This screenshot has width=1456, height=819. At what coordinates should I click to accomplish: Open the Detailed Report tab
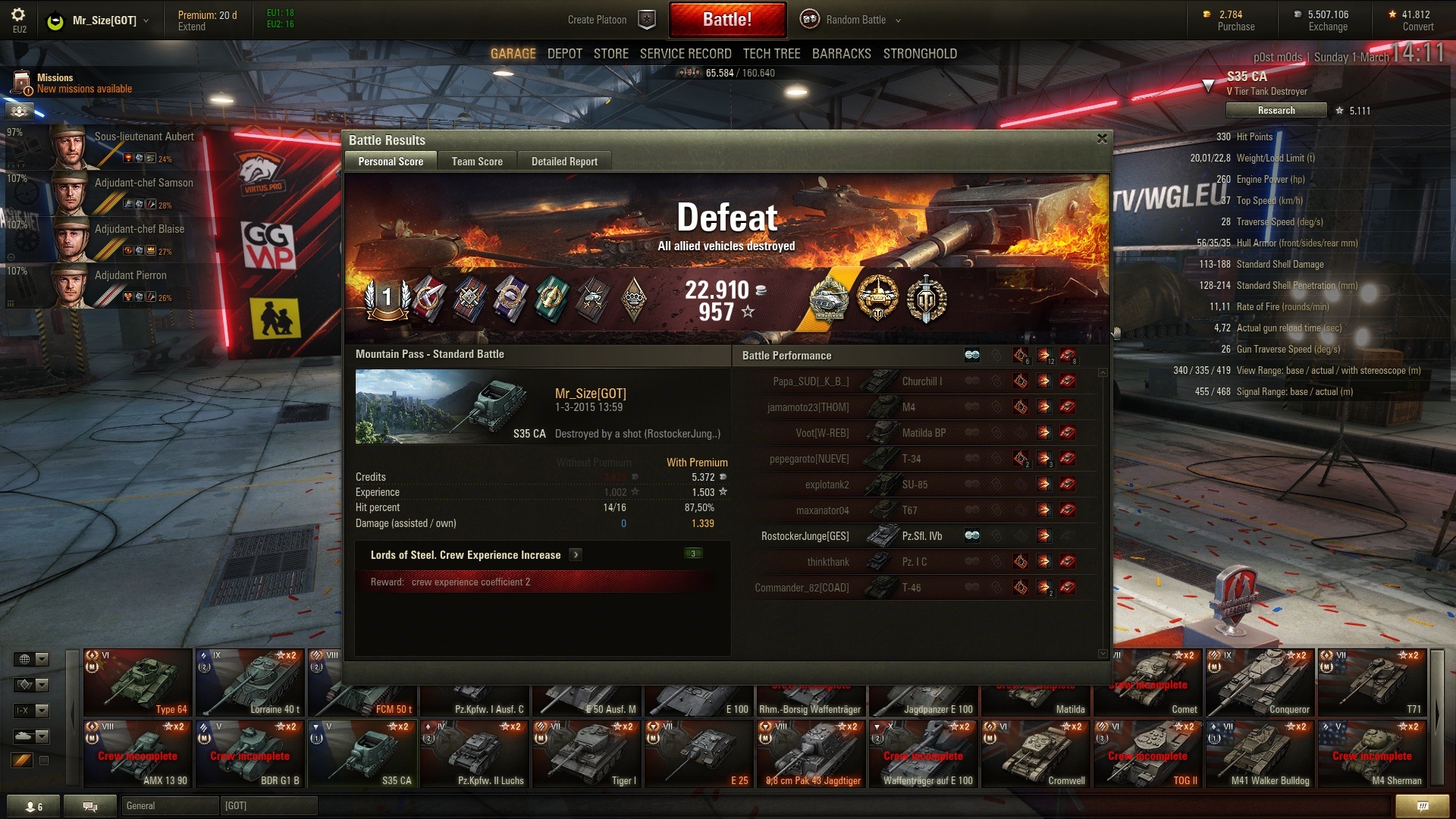click(x=564, y=162)
